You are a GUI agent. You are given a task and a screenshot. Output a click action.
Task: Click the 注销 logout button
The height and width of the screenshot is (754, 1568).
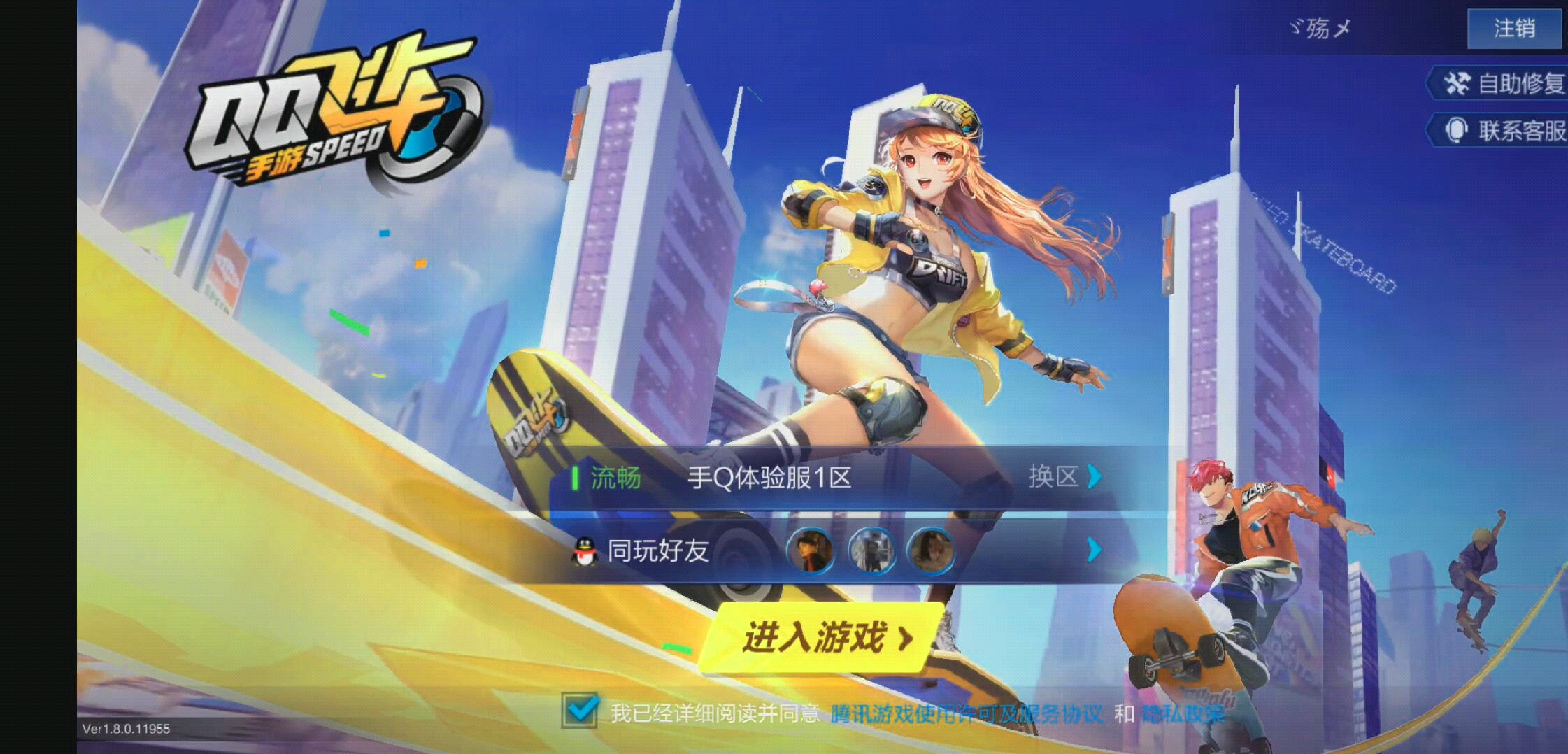[x=1515, y=29]
